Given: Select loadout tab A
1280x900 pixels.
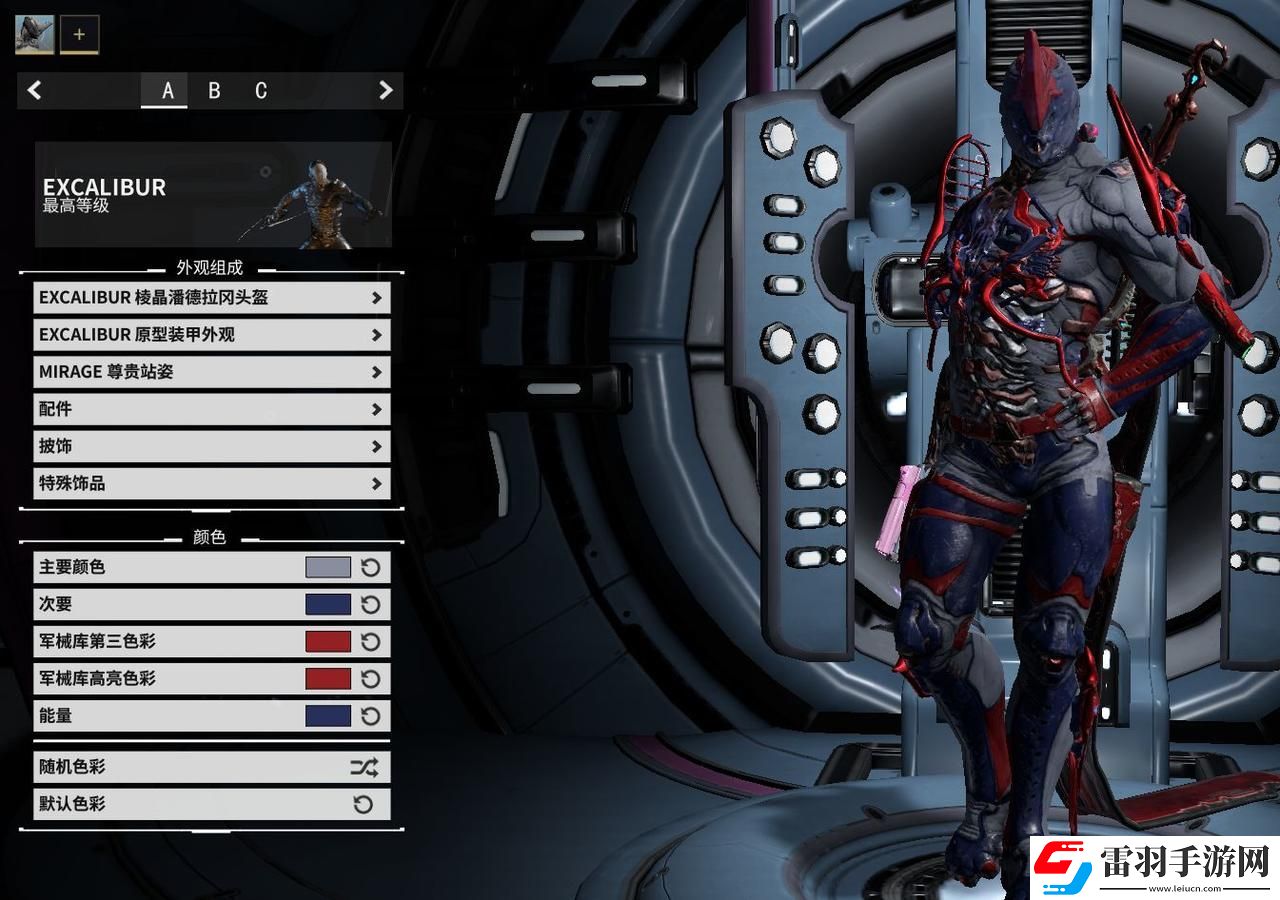Looking at the screenshot, I should (167, 91).
